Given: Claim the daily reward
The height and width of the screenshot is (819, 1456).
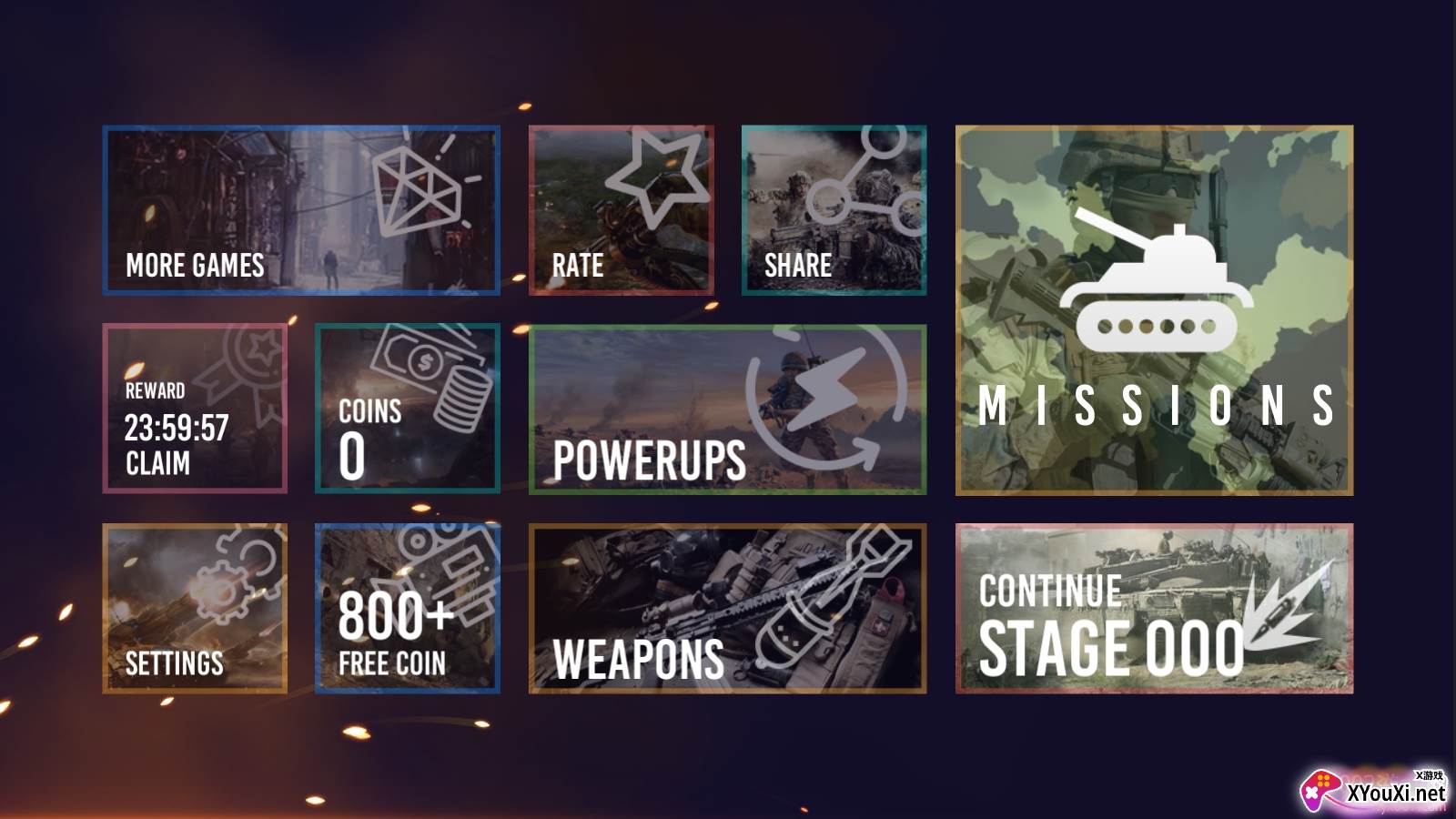Looking at the screenshot, I should pyautogui.click(x=195, y=409).
